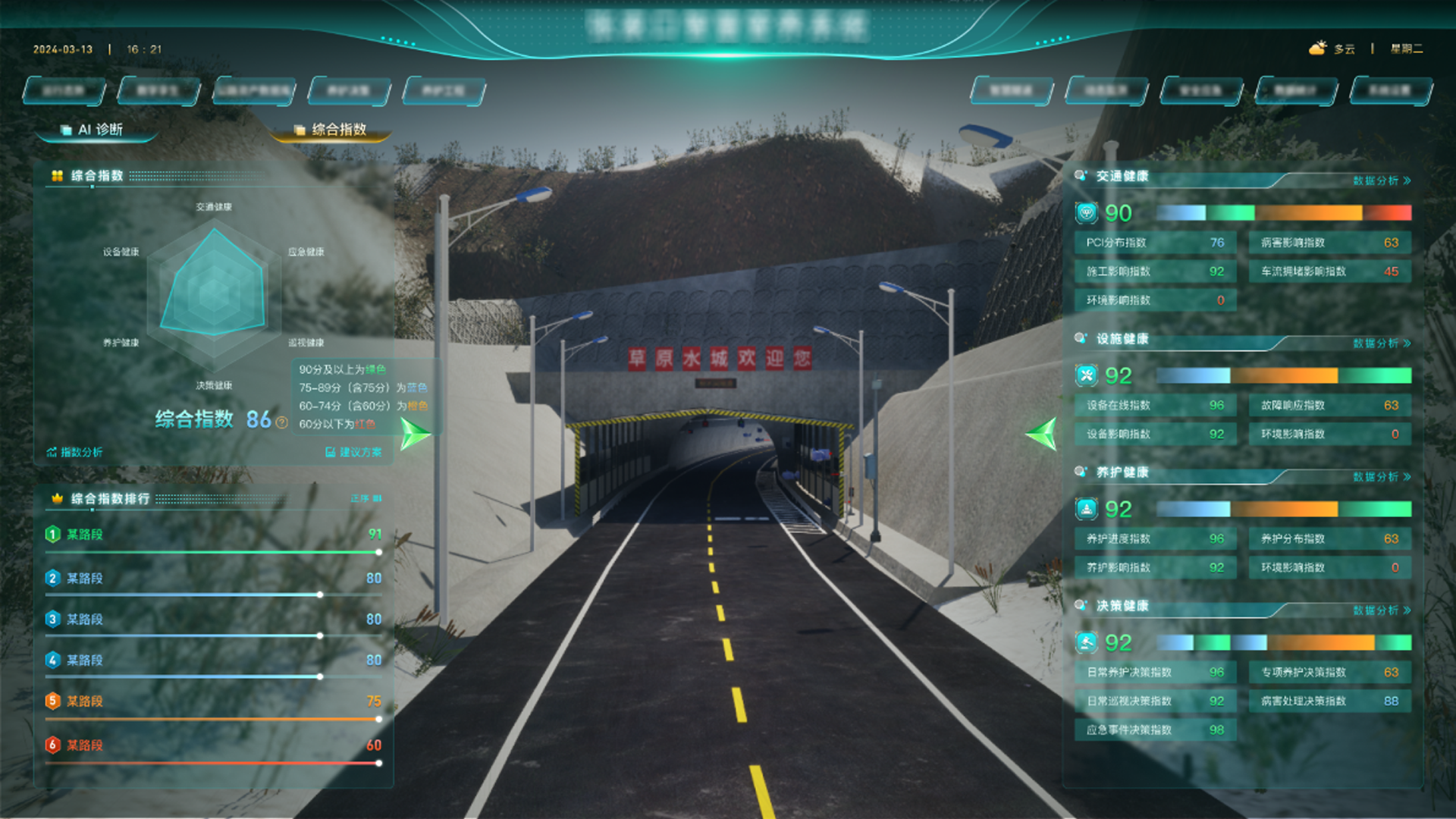The image size is (1456, 819).
Task: Open 数据分析 for 决策健康
Action: pyautogui.click(x=1382, y=610)
